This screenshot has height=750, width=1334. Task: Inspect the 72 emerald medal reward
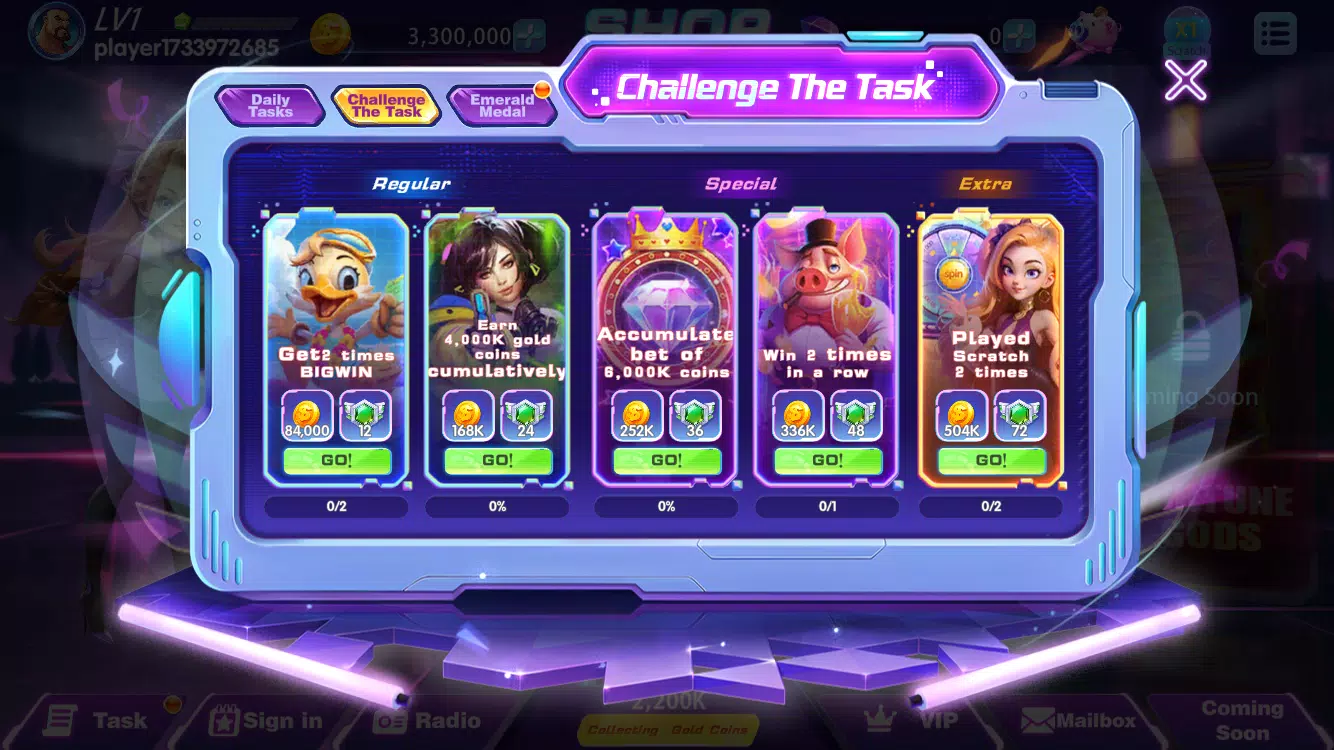[x=1020, y=416]
